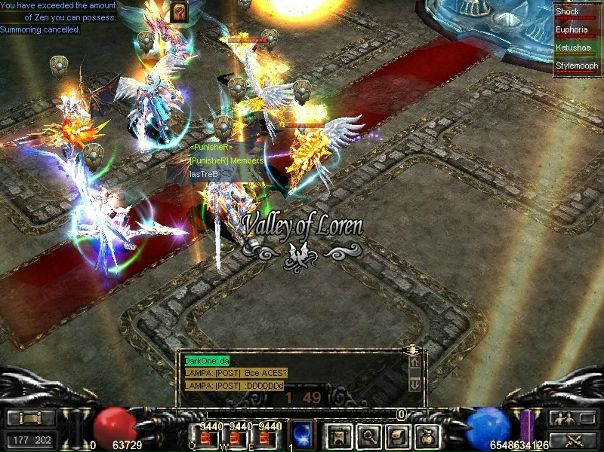Select party member Katushaa
The height and width of the screenshot is (452, 604).
[577, 48]
